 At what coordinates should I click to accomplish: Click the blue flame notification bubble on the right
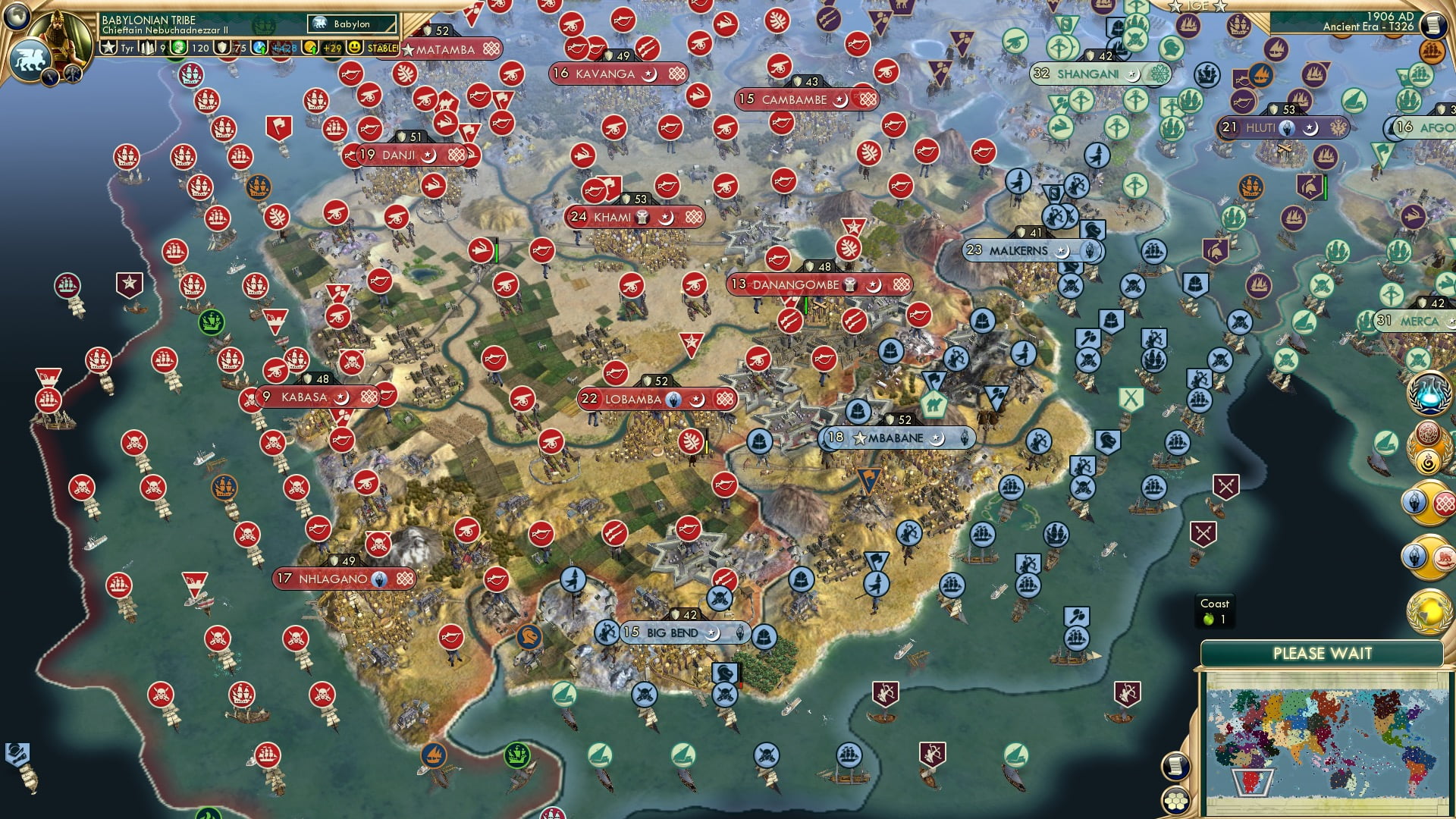(1430, 393)
